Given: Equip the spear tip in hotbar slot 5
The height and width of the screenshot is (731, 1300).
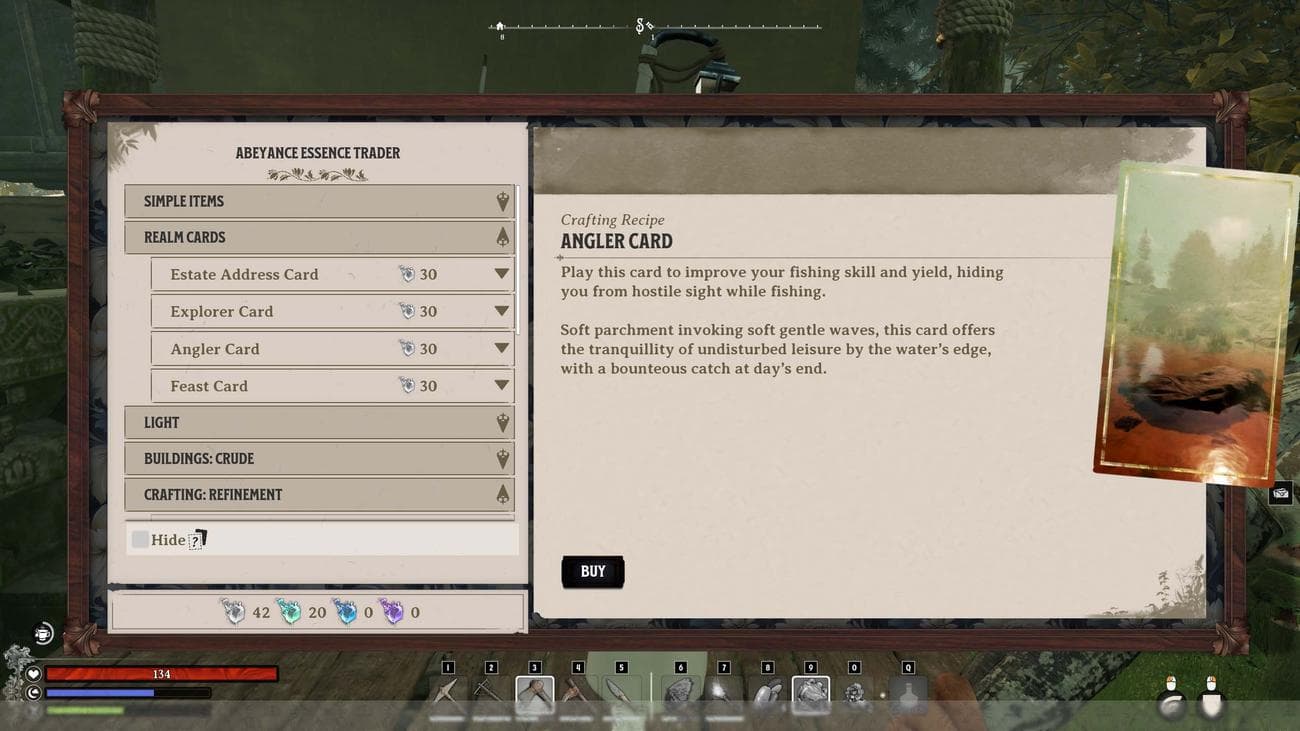Looking at the screenshot, I should (621, 693).
